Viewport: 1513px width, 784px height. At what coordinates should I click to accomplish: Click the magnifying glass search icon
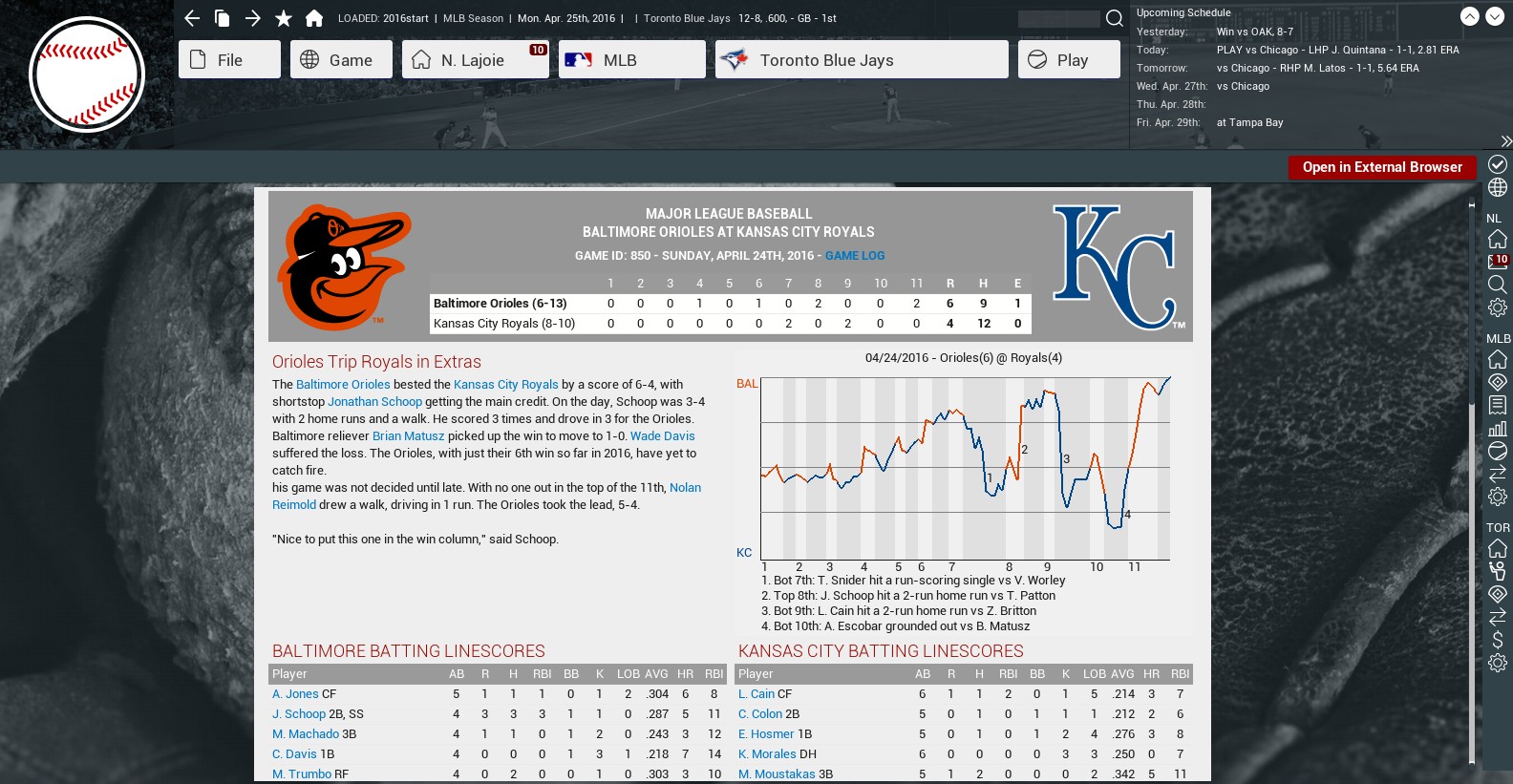pos(1114,18)
